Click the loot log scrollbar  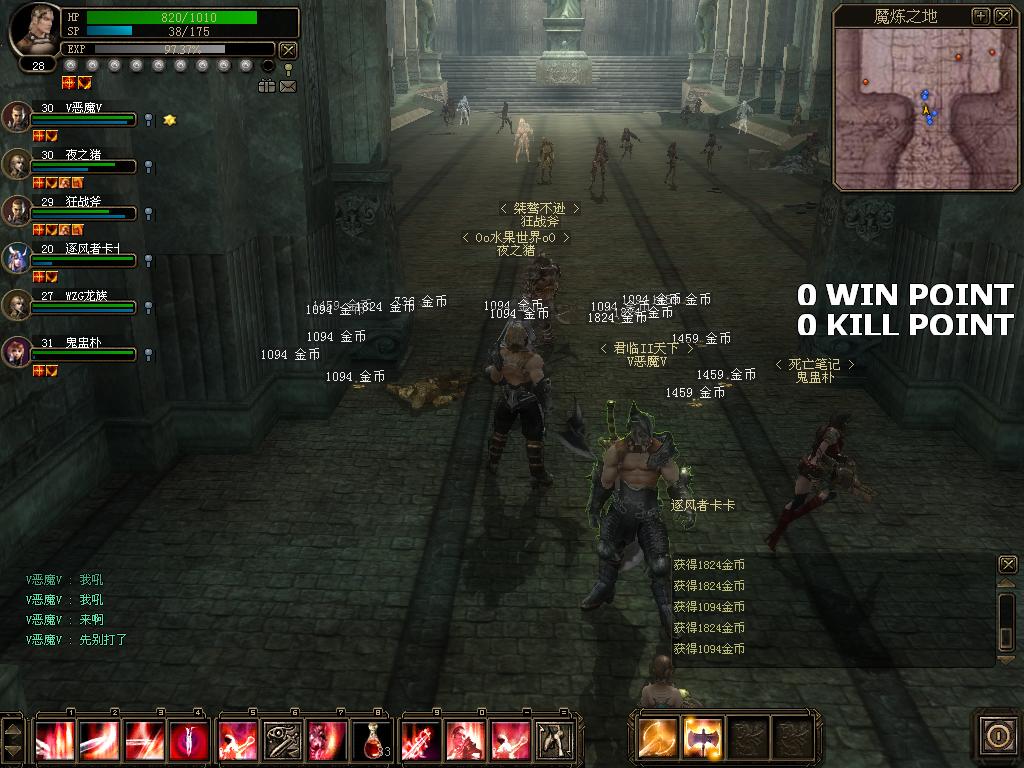tap(1008, 620)
